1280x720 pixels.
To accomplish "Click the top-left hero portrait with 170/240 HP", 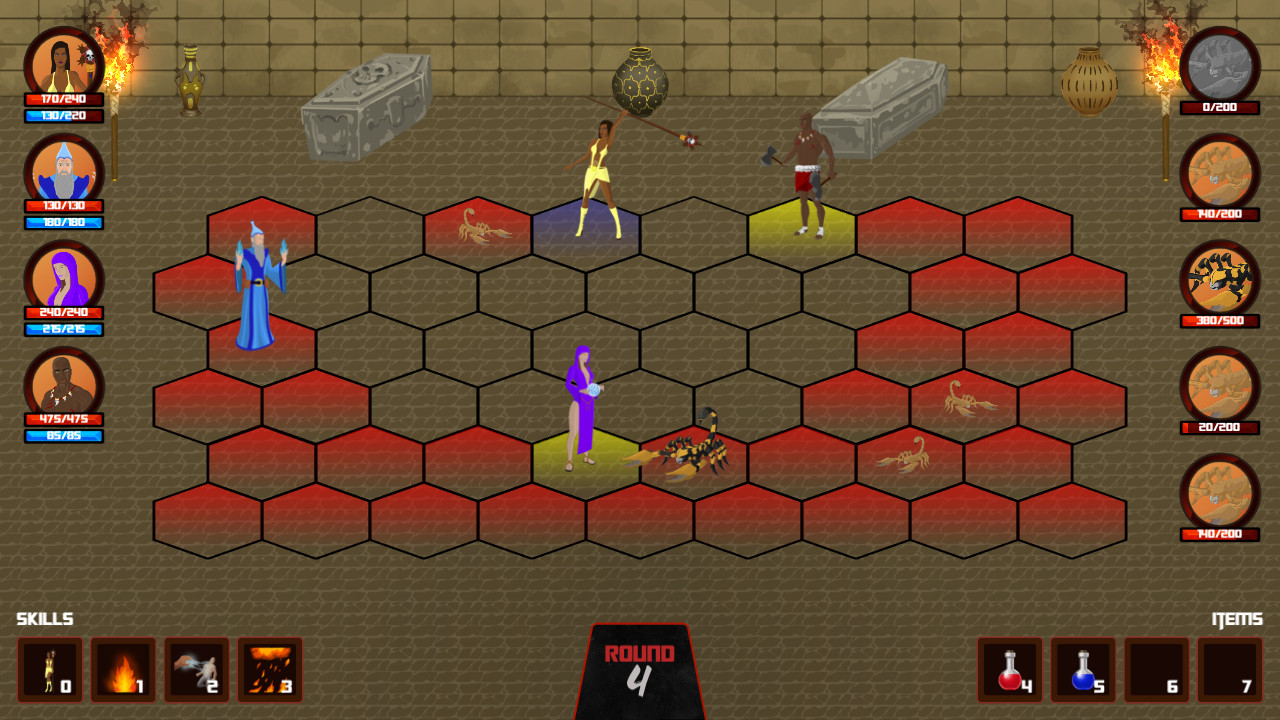I will pyautogui.click(x=65, y=62).
